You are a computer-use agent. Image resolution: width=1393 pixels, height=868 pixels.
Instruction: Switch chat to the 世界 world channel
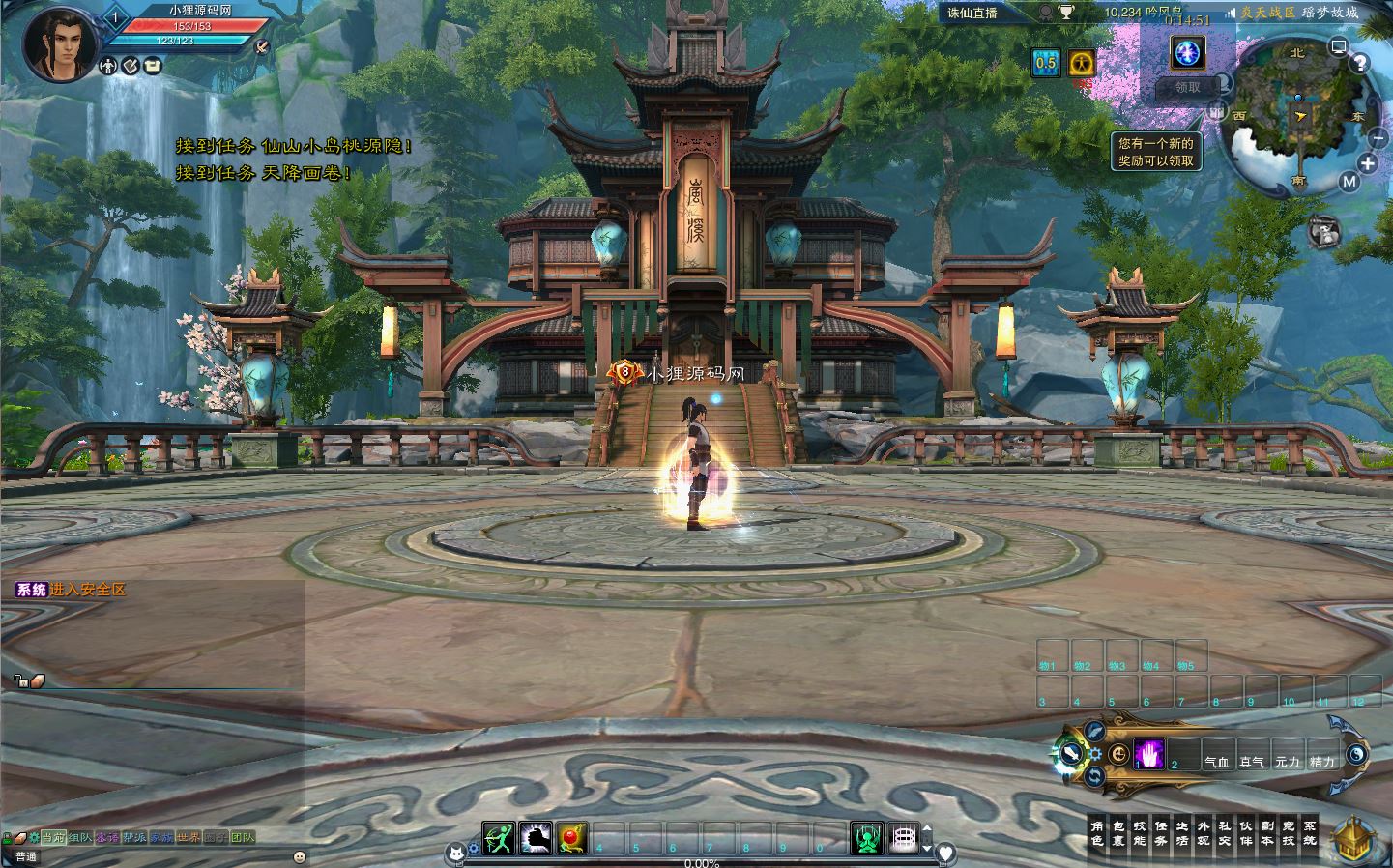point(189,837)
